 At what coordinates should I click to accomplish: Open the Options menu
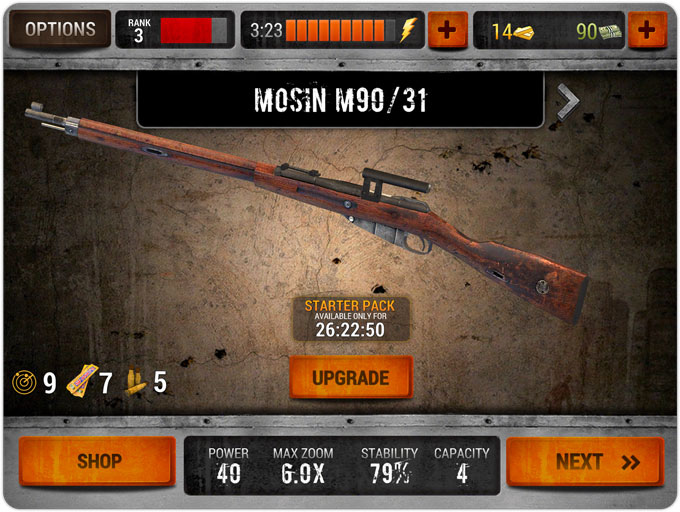tap(59, 30)
